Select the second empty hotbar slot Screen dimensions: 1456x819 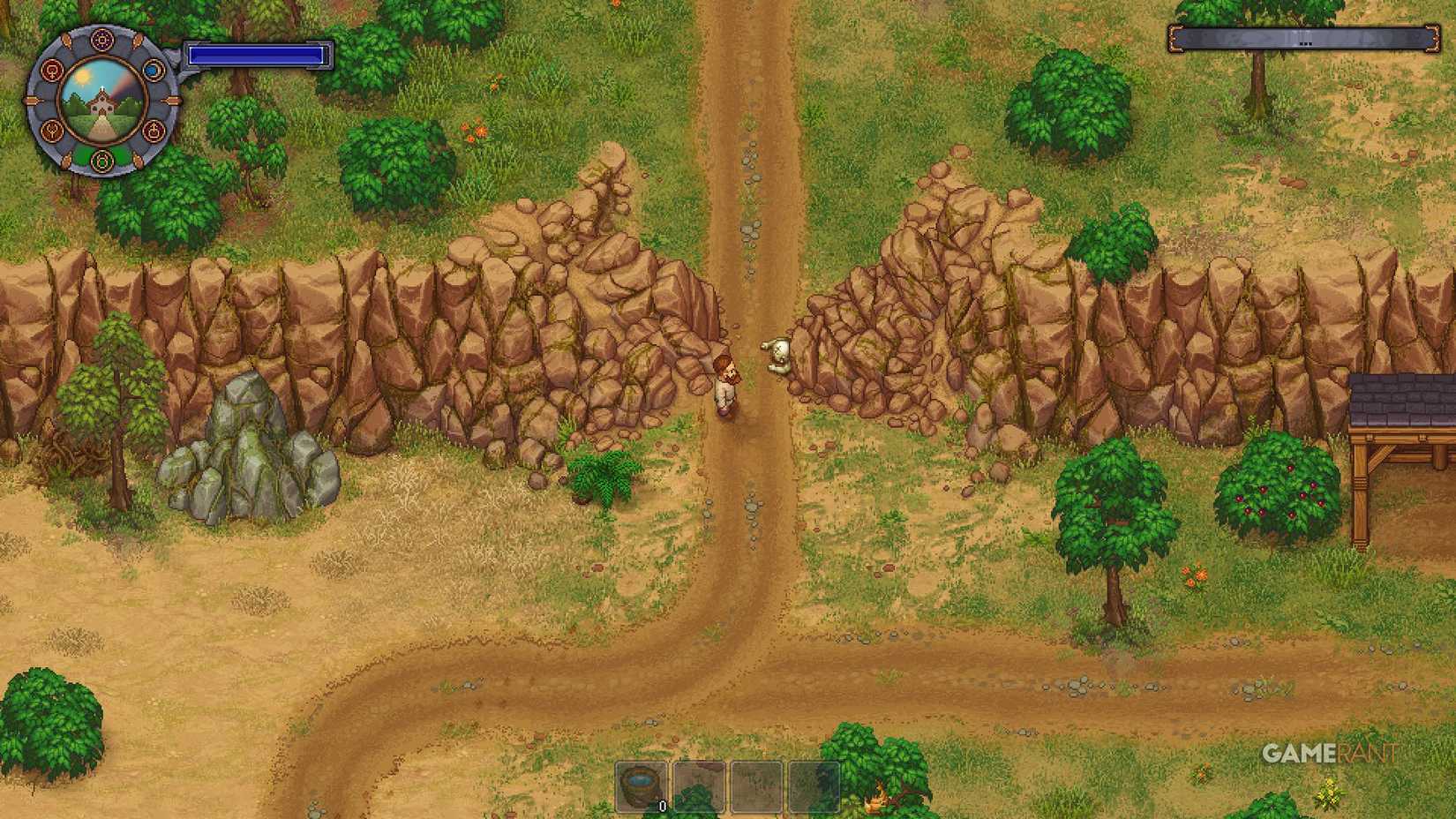click(x=698, y=786)
